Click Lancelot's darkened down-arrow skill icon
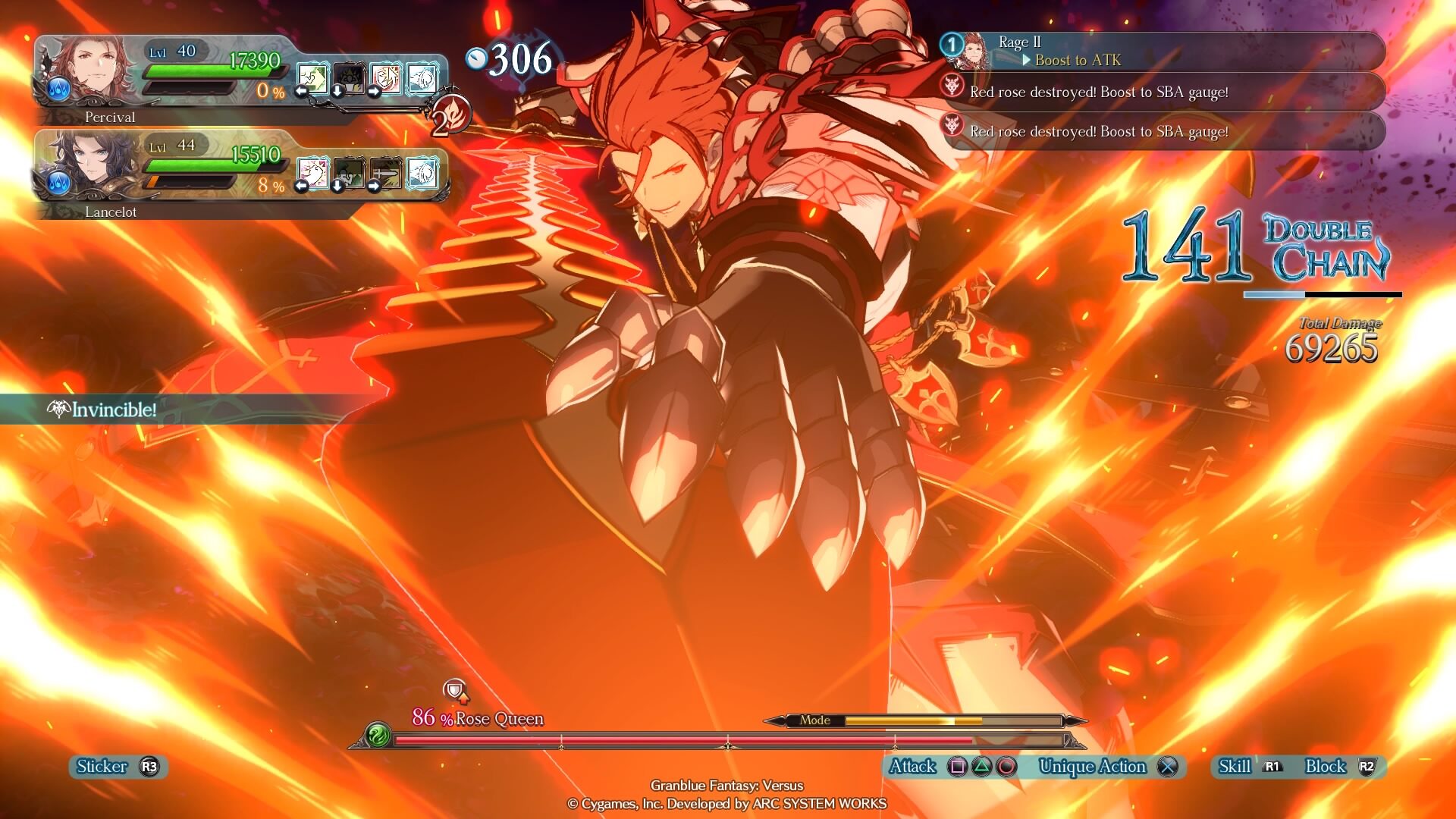 tap(348, 174)
